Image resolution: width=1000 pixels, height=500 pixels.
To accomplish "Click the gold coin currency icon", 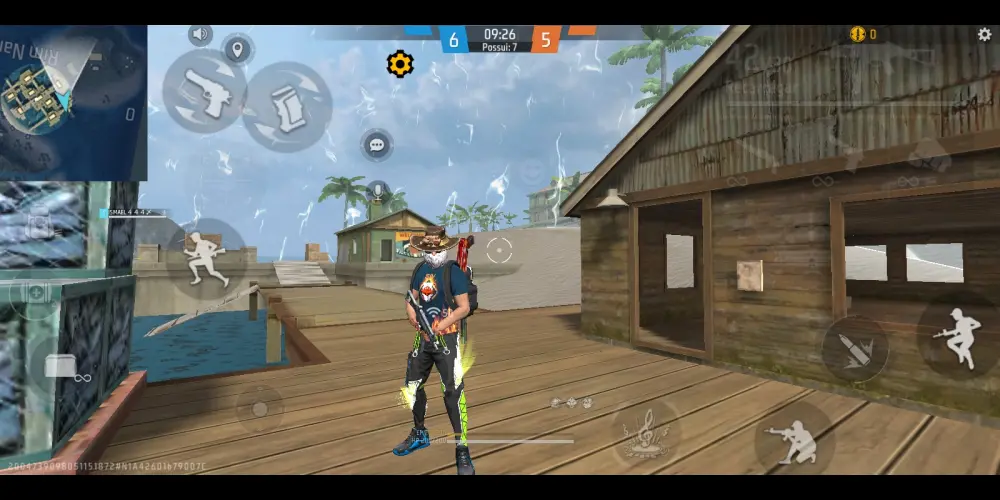I will [x=857, y=35].
